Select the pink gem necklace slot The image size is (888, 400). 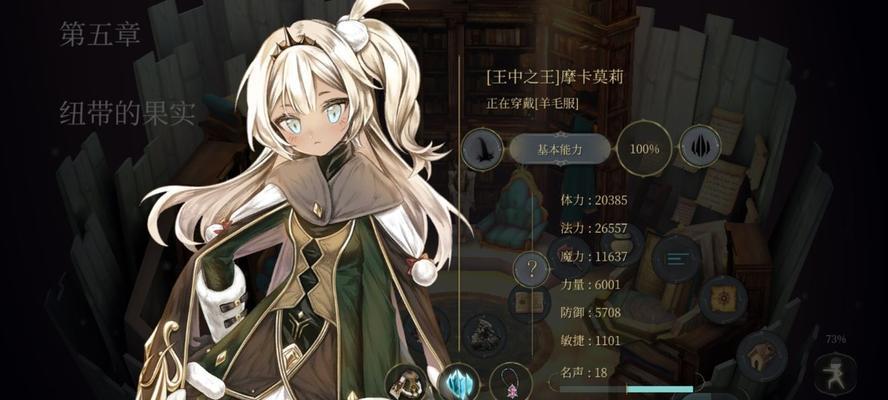point(512,382)
